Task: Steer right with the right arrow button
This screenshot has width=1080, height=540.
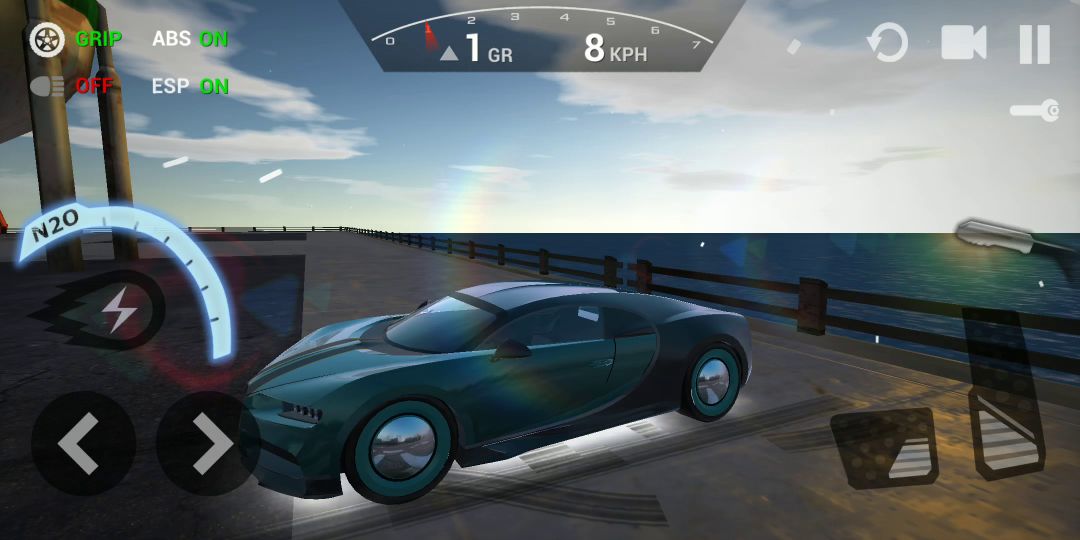Action: click(x=208, y=443)
